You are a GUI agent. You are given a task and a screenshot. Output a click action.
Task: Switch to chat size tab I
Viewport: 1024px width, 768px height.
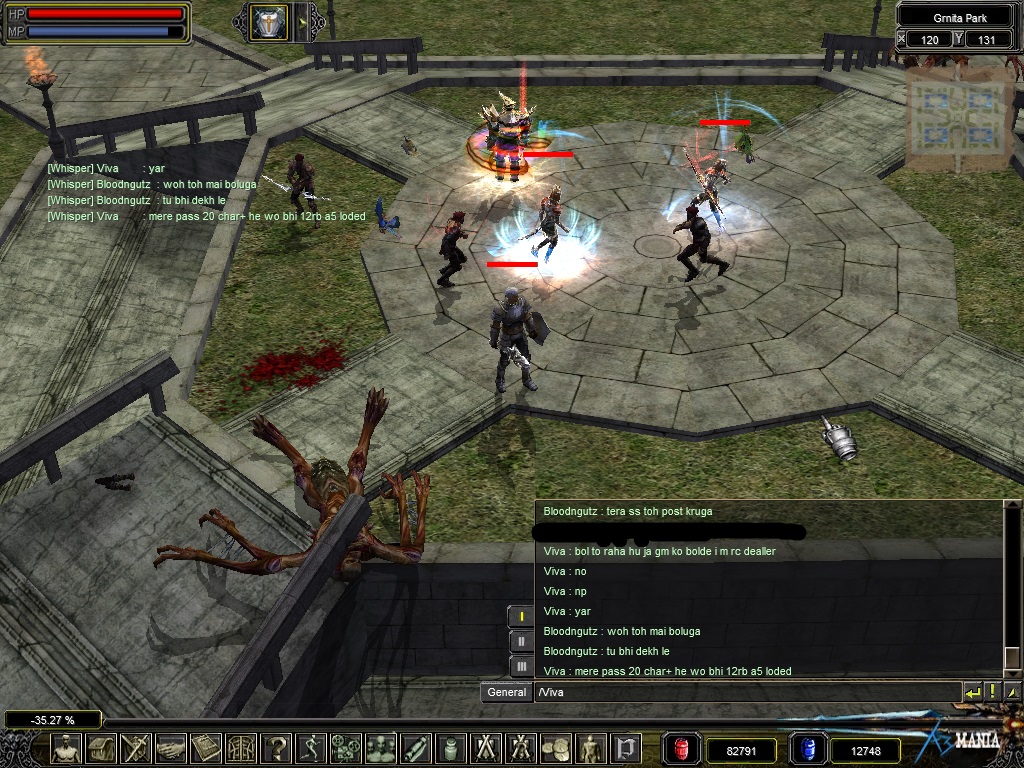521,616
